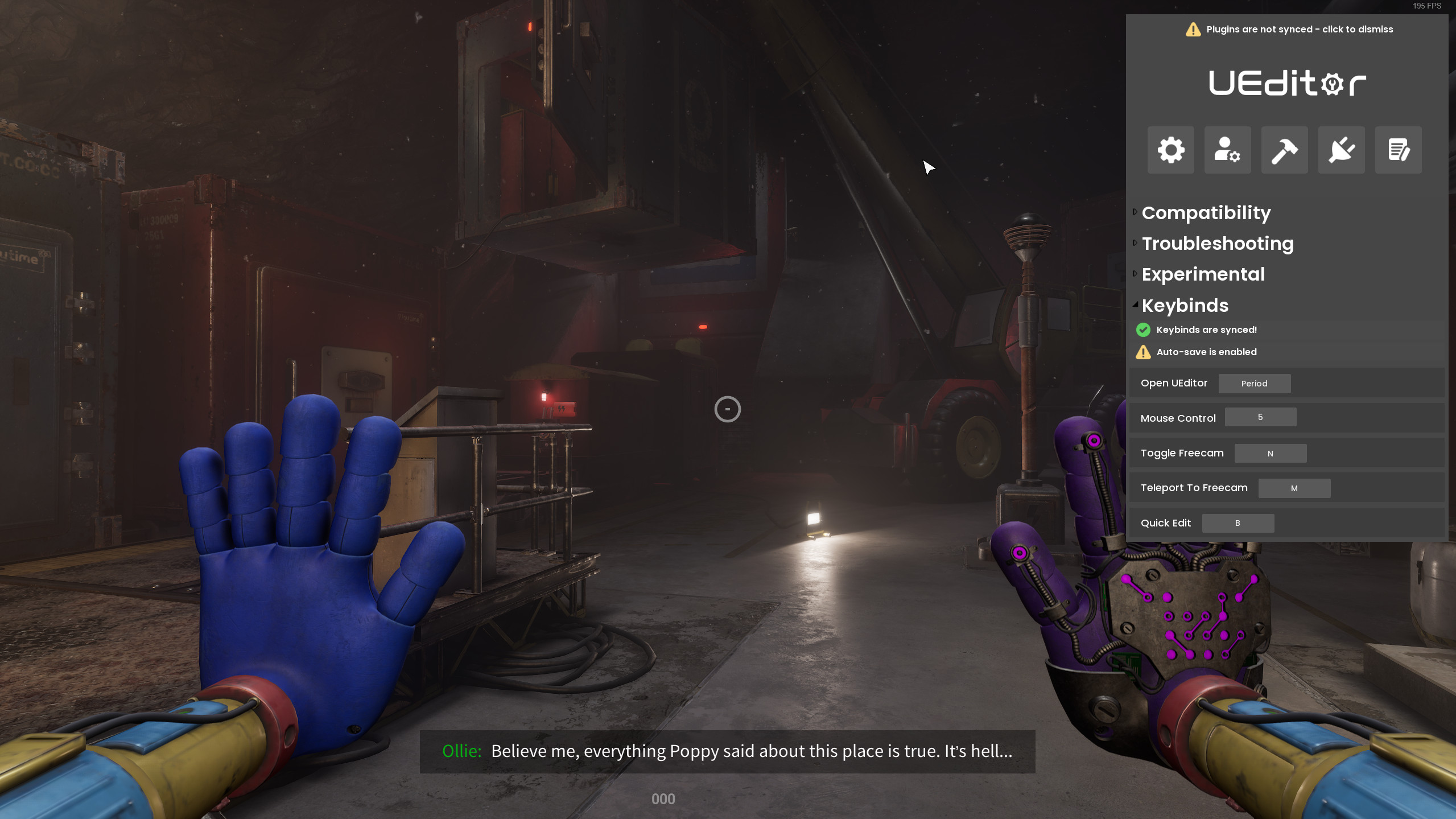Switch to the player settings tab
This screenshot has width=1456, height=819.
click(x=1227, y=150)
